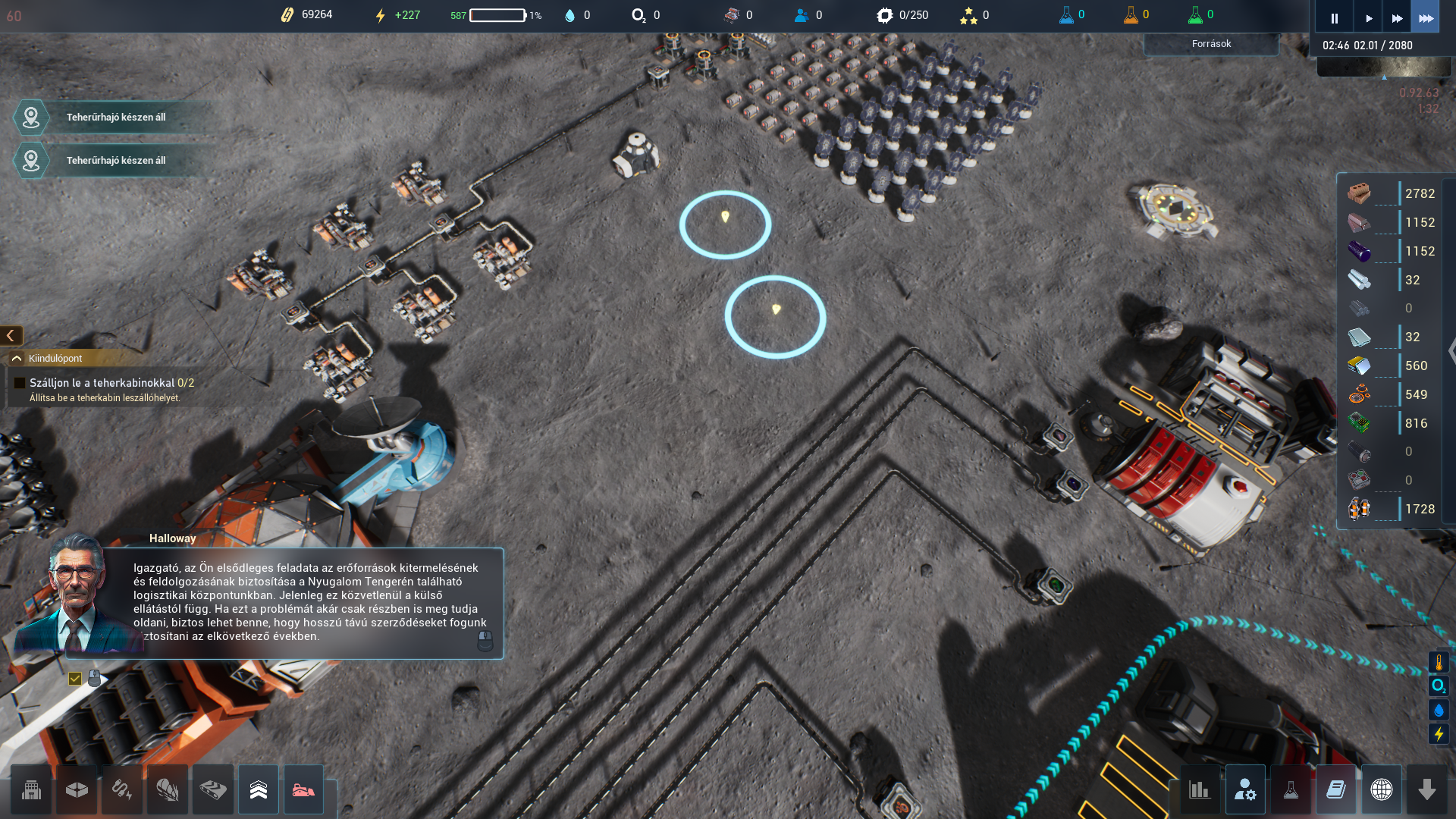Open the research flask panel

[1291, 790]
